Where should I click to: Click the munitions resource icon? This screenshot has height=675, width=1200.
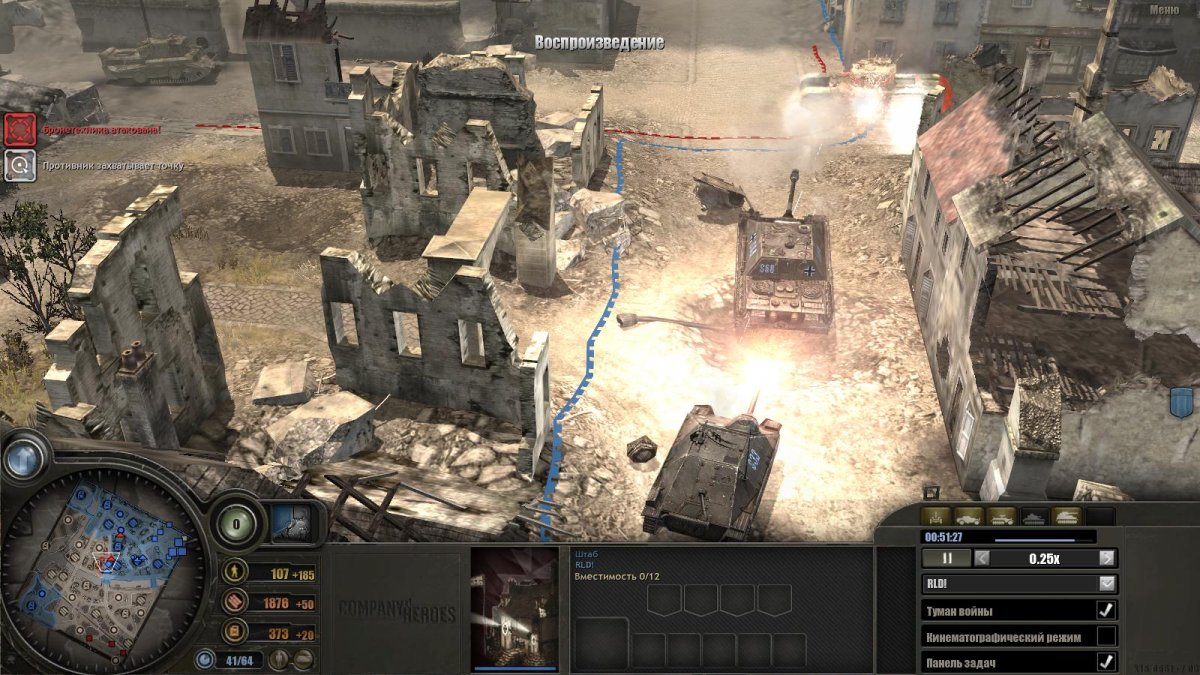click(x=235, y=602)
